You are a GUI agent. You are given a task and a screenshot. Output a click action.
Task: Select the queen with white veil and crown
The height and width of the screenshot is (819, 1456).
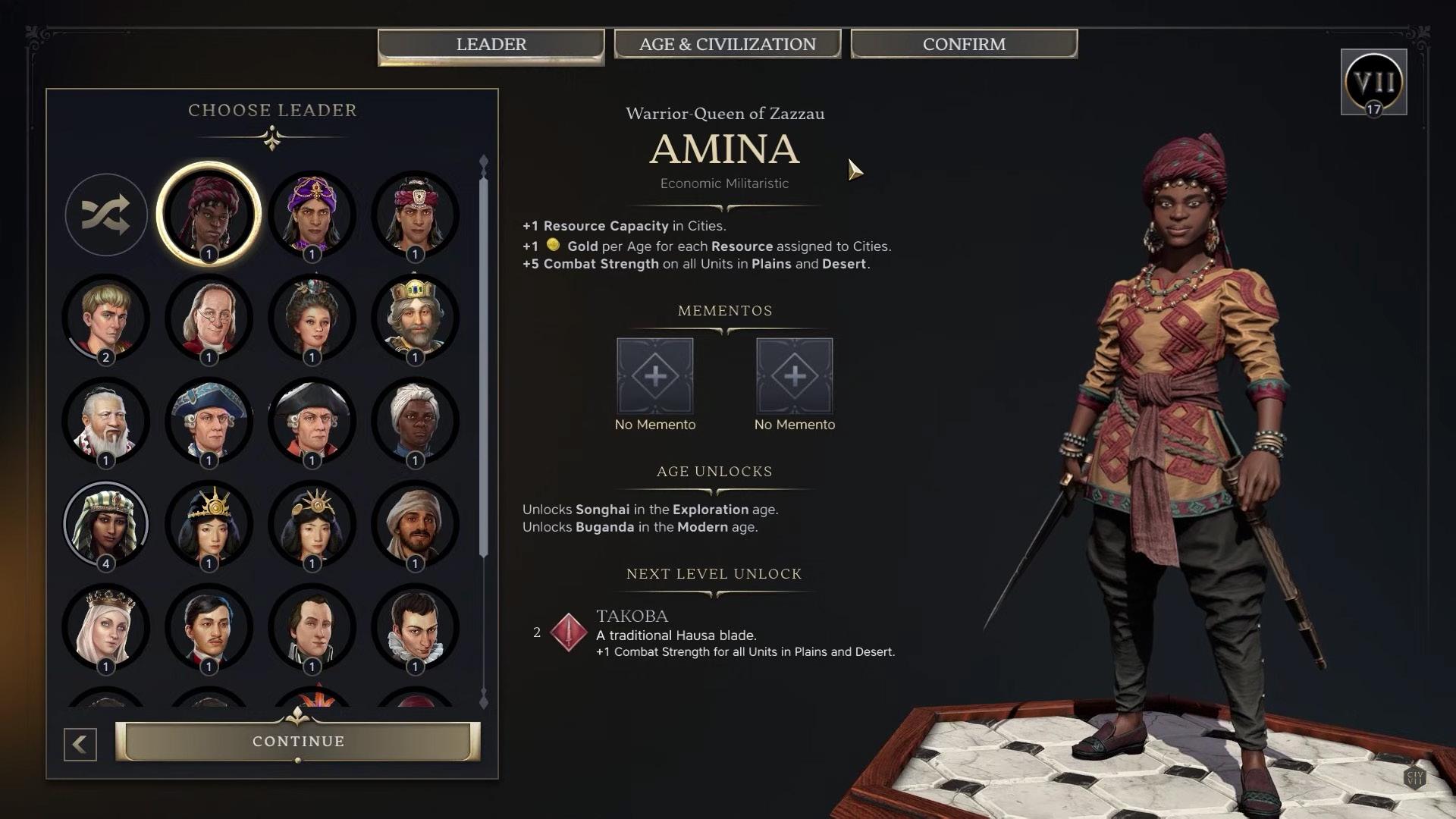click(106, 627)
